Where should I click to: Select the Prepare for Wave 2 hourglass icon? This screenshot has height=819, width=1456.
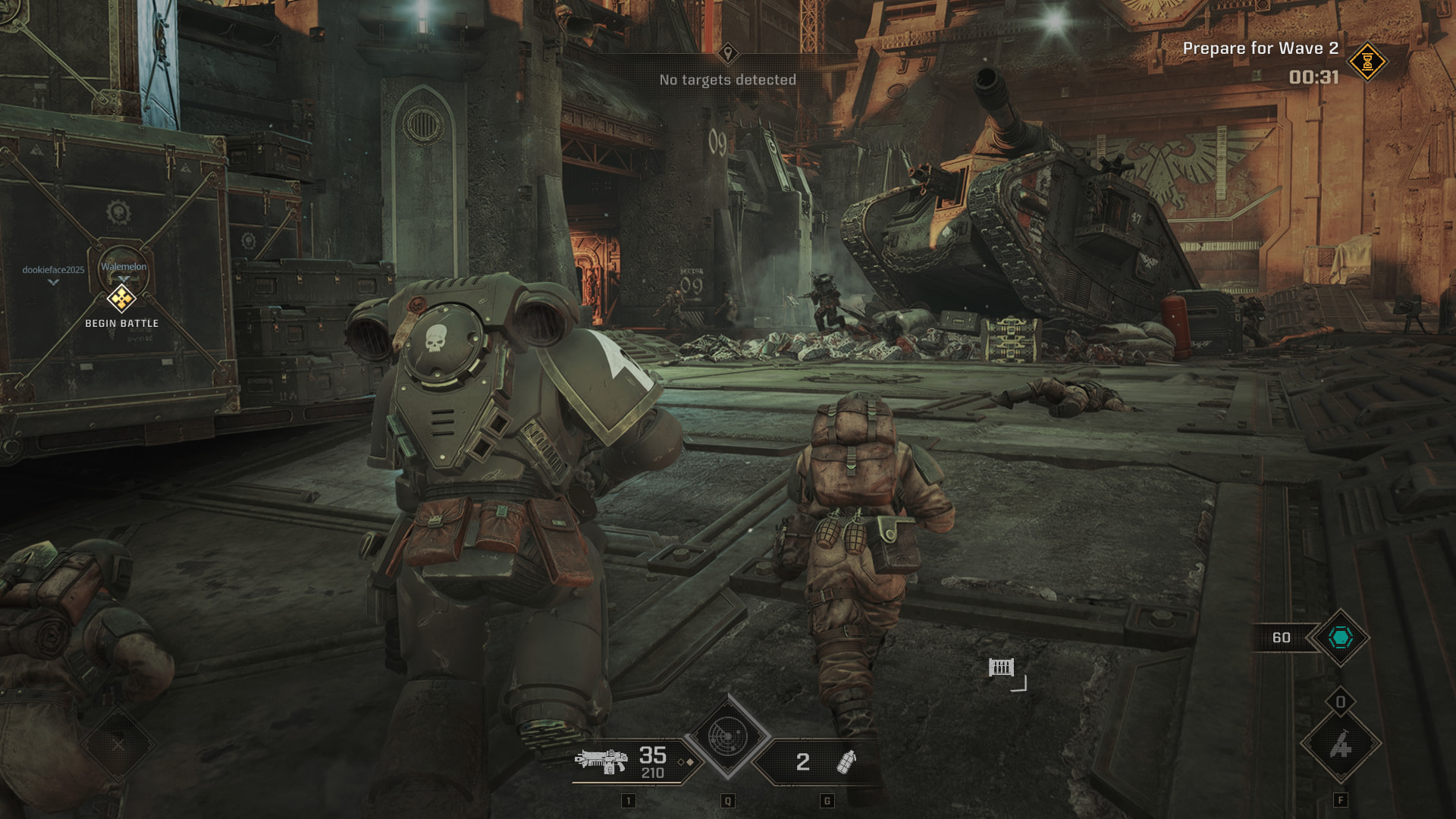pyautogui.click(x=1367, y=61)
